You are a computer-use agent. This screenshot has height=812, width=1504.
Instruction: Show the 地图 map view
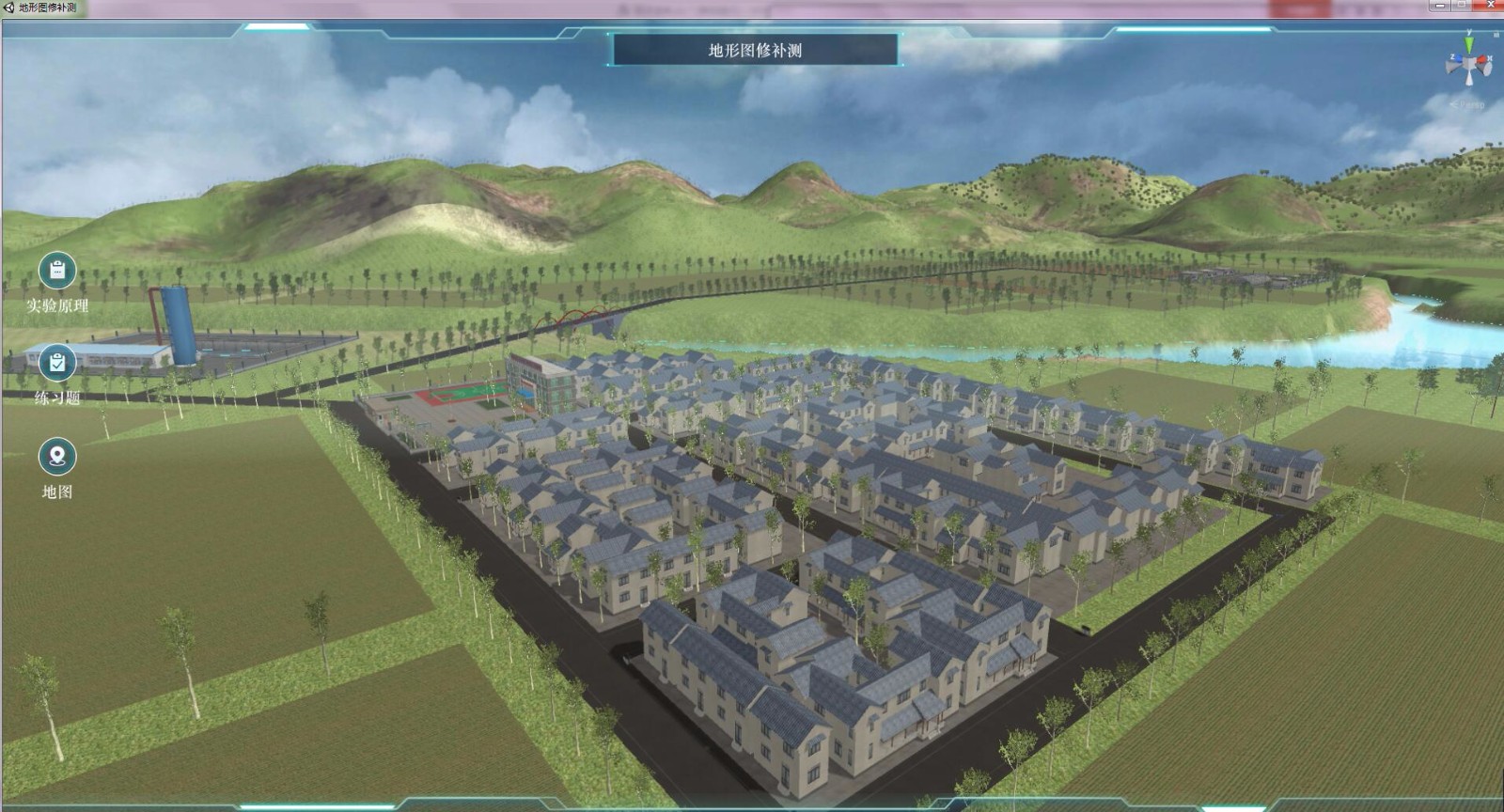(x=57, y=457)
